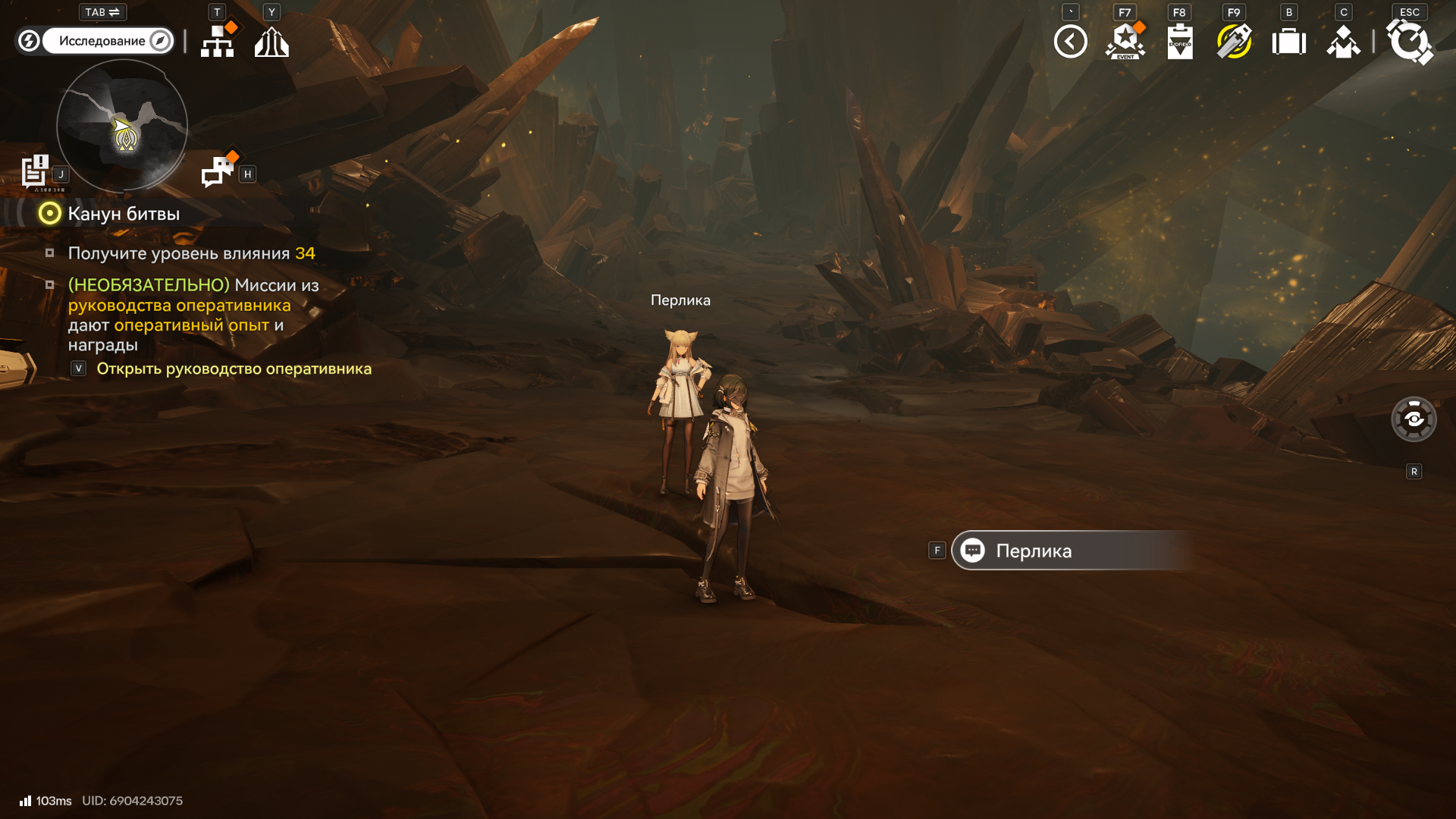Toggle the eye view mode button
Screen dimensions: 1456x819
coord(1414,419)
